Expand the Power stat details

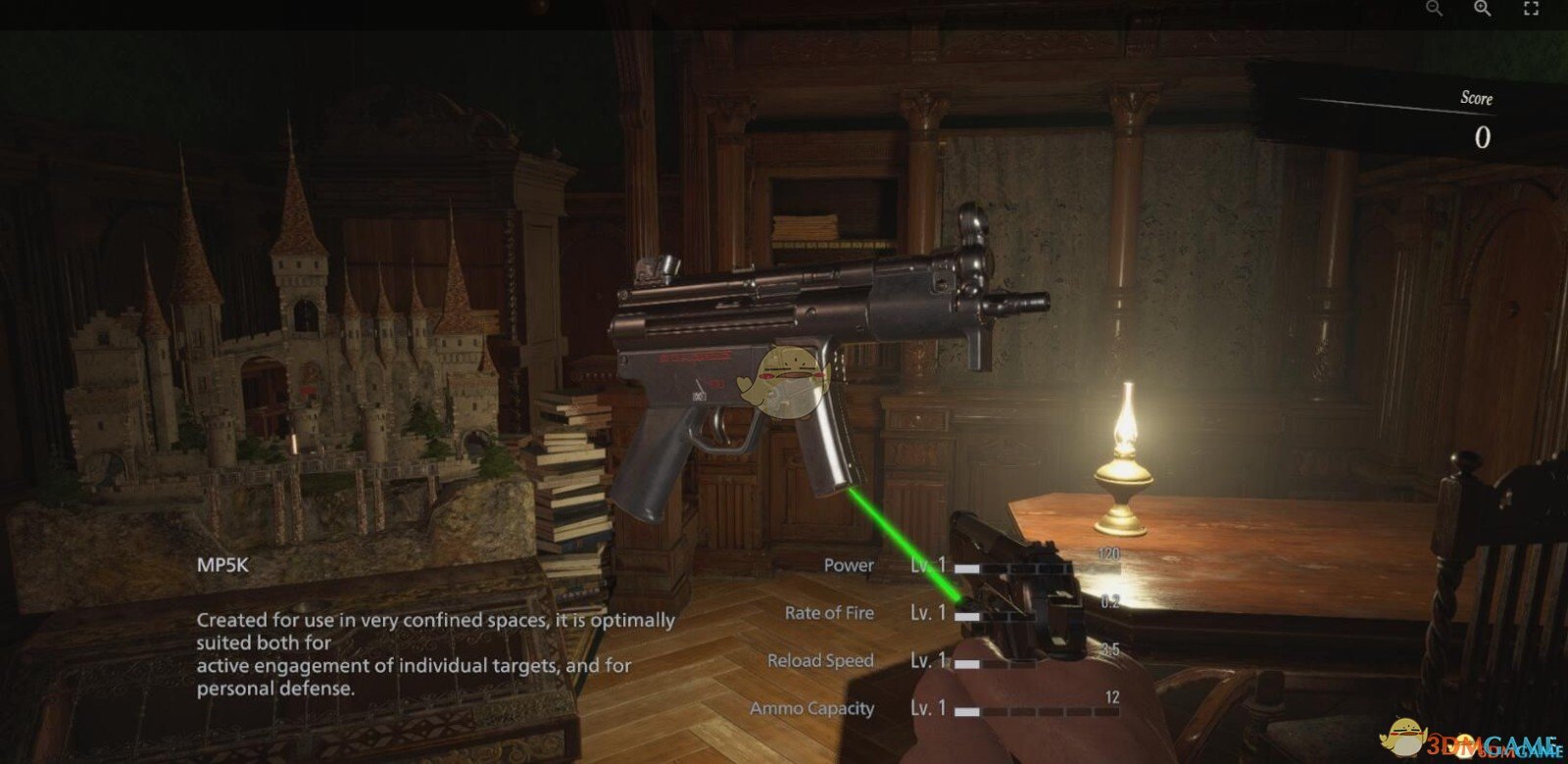pyautogui.click(x=849, y=565)
